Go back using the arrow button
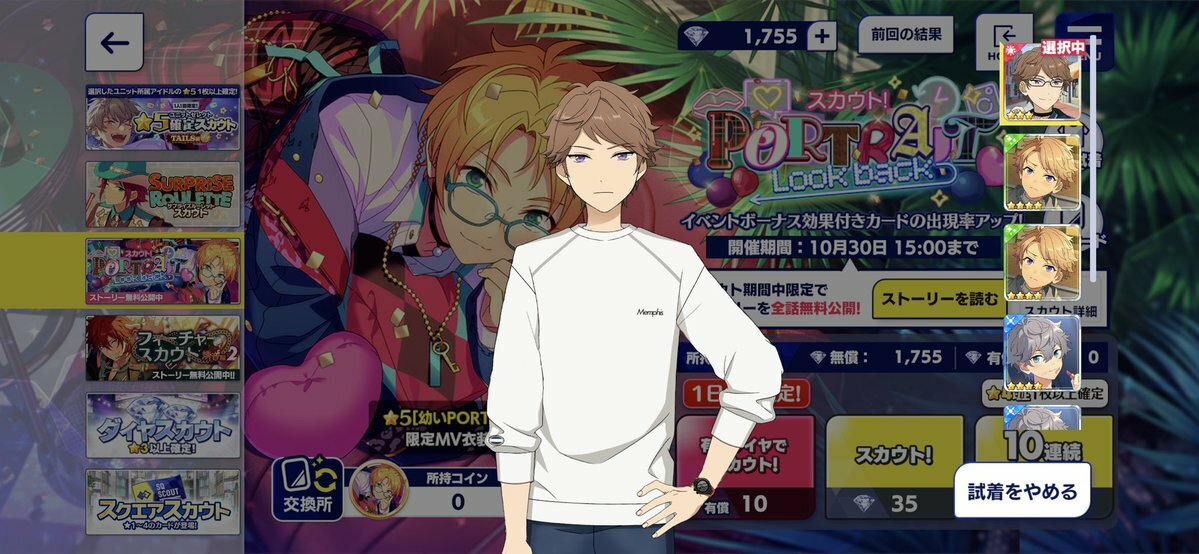1199x554 pixels. [114, 42]
